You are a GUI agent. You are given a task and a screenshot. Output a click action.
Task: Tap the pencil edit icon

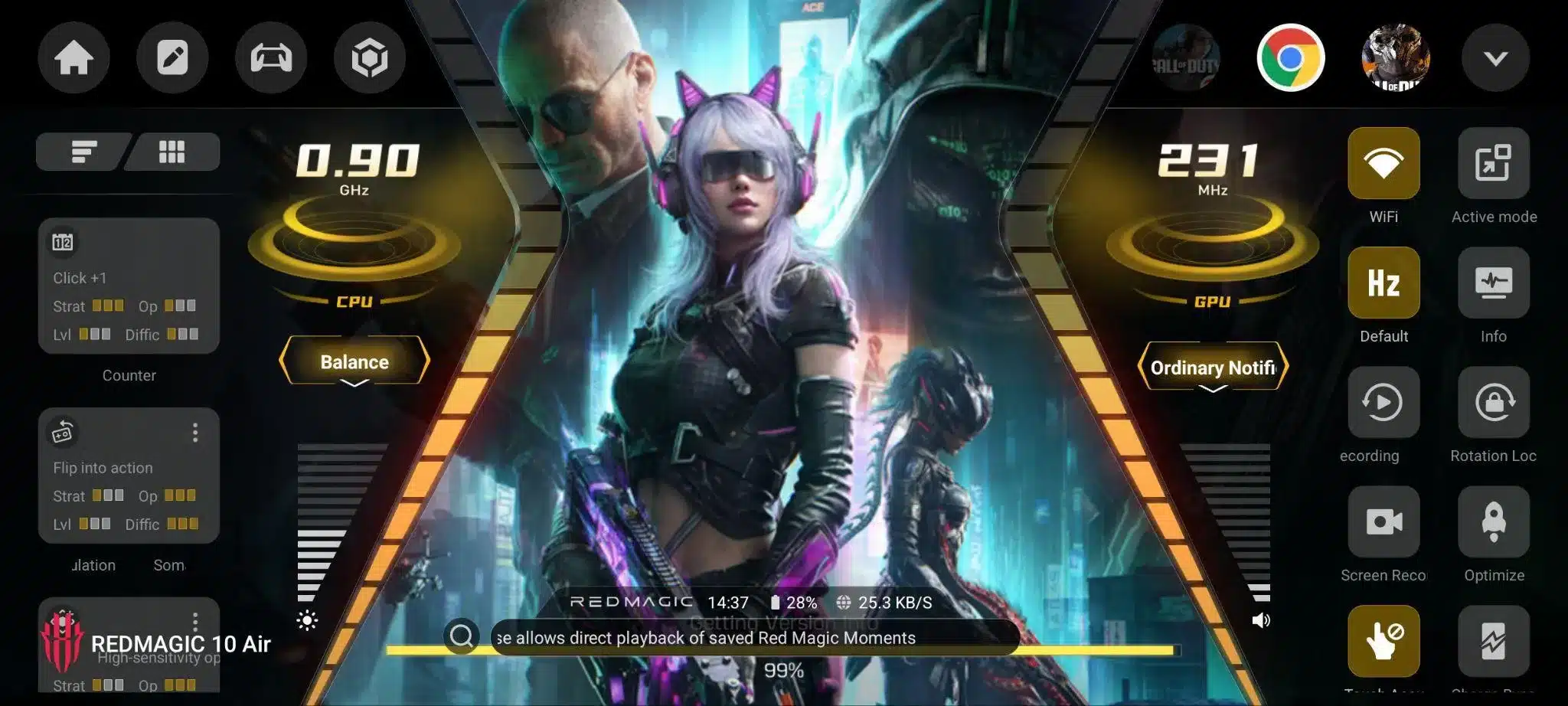[172, 58]
